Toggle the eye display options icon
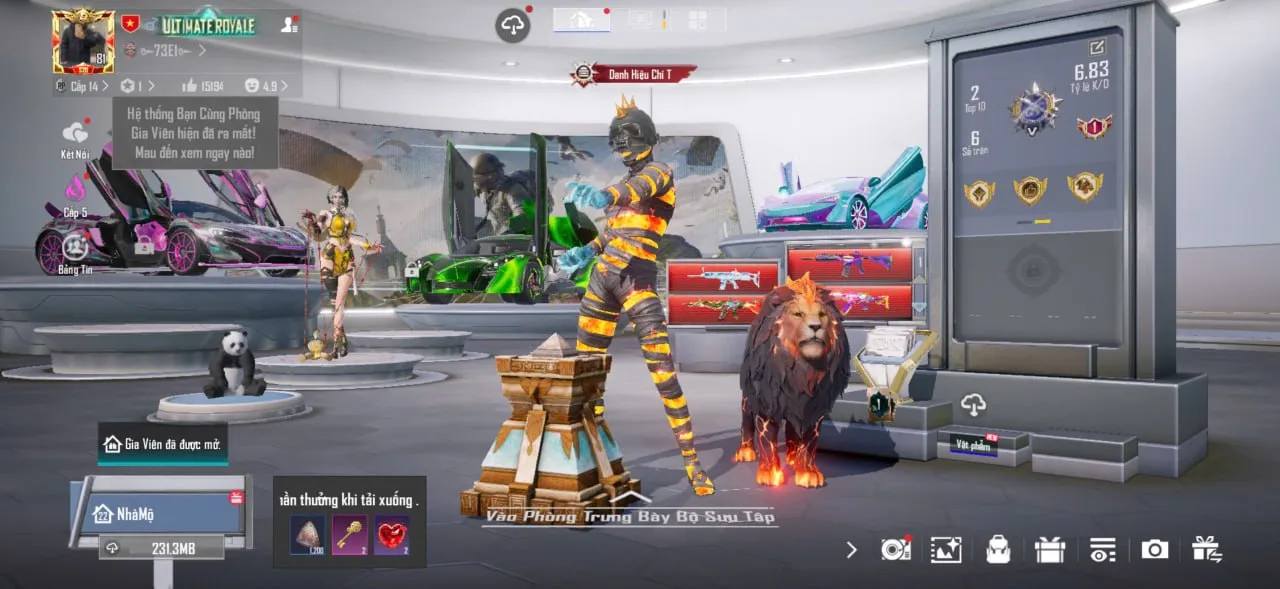 1102,549
